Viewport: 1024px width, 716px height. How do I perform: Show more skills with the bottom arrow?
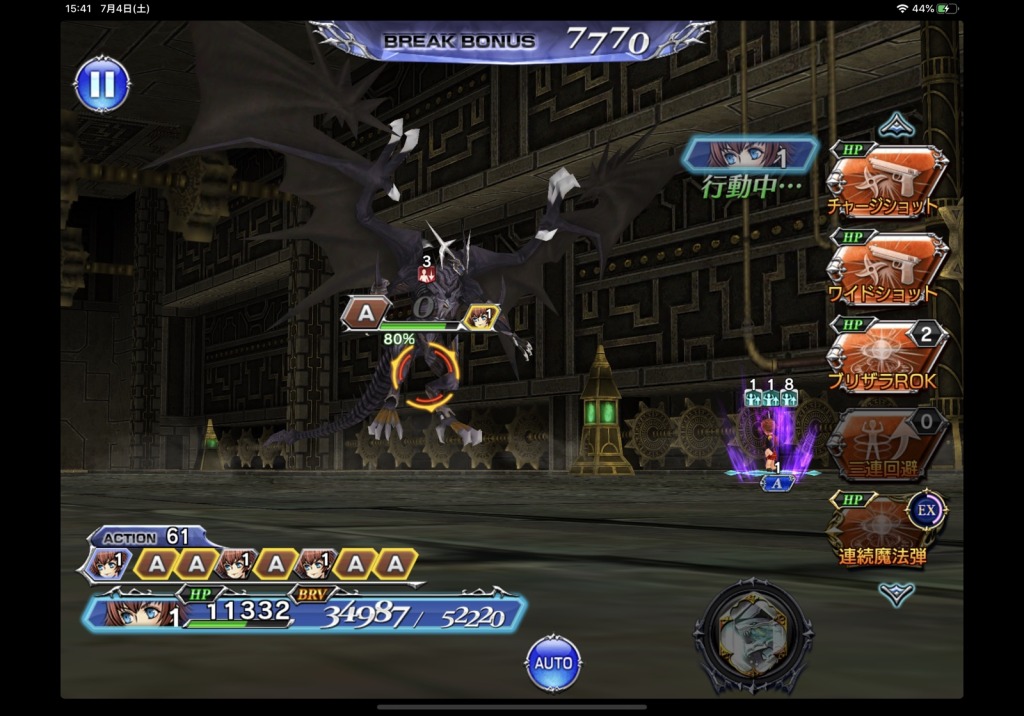coord(896,592)
